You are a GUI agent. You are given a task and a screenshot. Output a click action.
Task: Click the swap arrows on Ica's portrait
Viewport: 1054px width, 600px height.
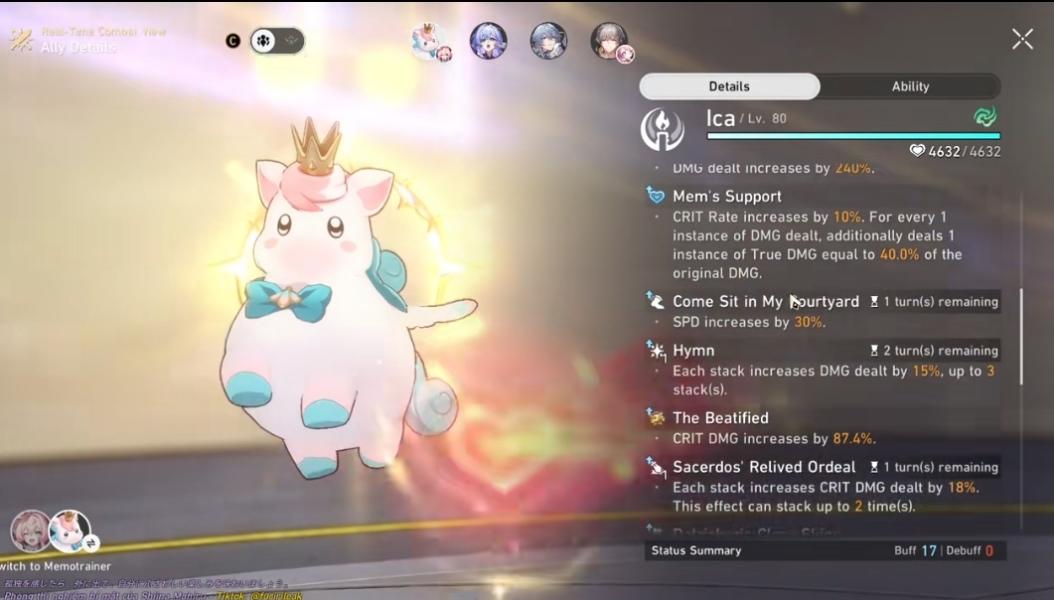[x=92, y=544]
